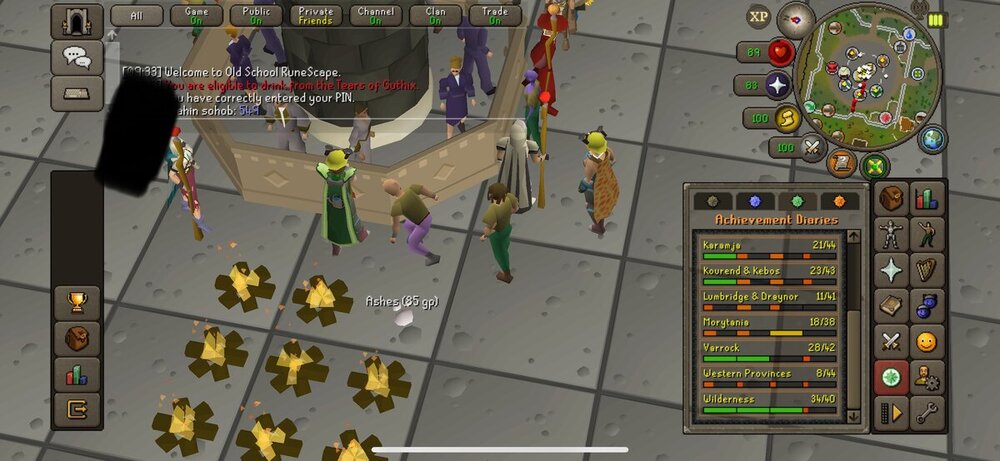Toggle the Trade chat filter

tap(495, 16)
